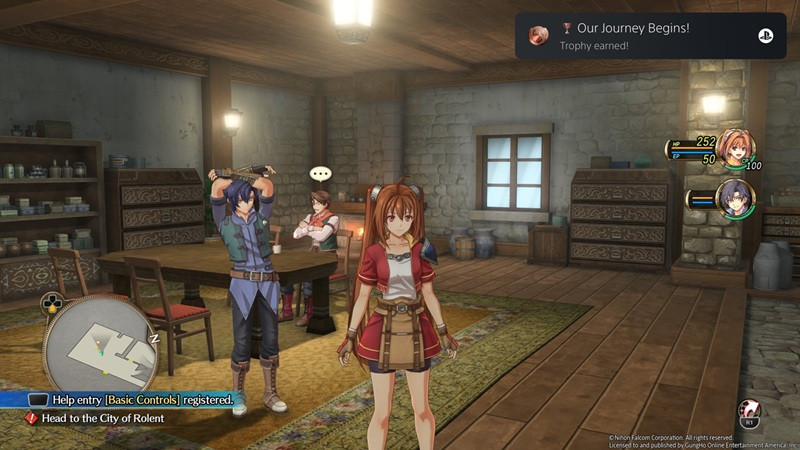Open the Head to the City of Rolent objective
Viewport: 800px width, 450px height.
102,418
